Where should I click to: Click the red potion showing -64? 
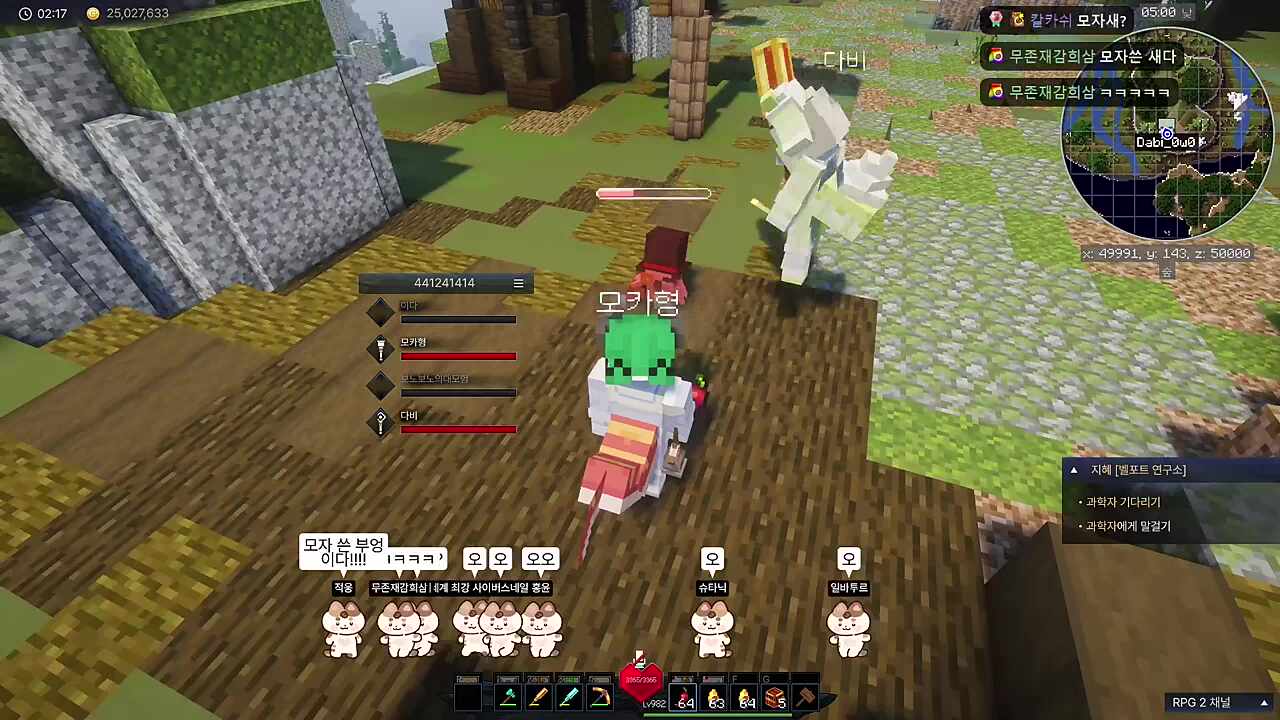[x=683, y=697]
